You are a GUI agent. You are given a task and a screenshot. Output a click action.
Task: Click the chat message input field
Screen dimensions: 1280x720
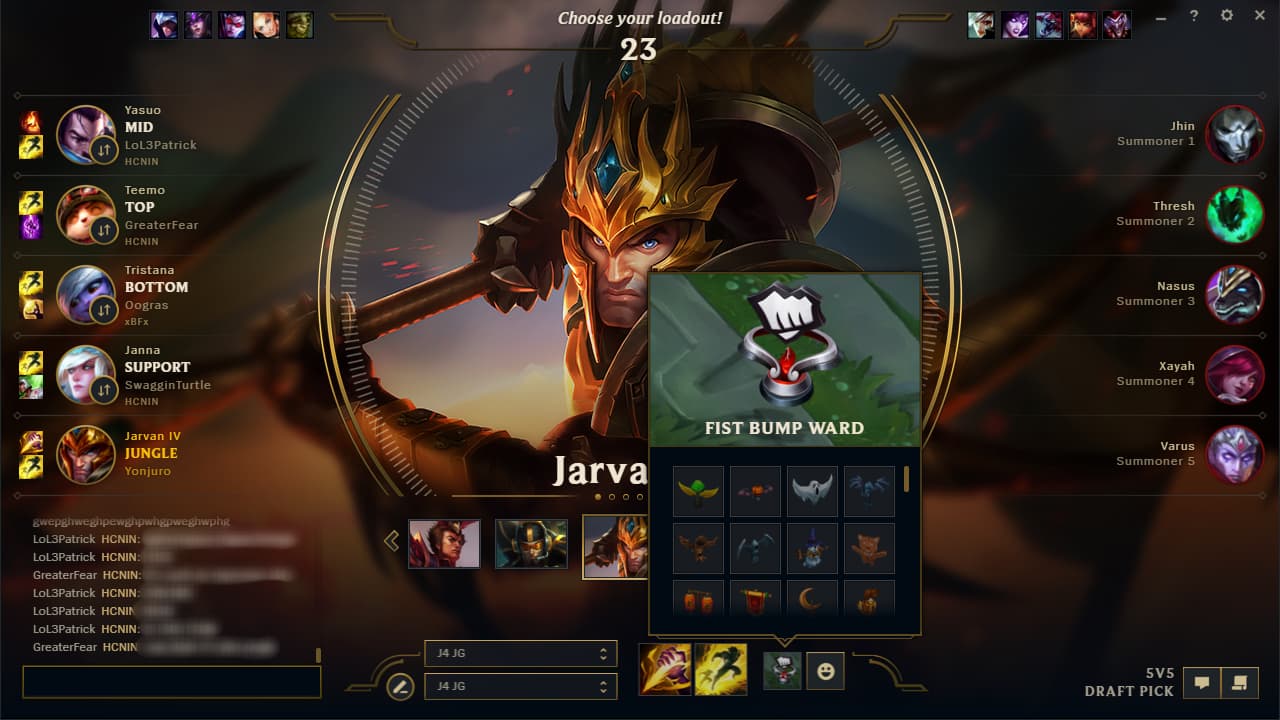coord(170,681)
